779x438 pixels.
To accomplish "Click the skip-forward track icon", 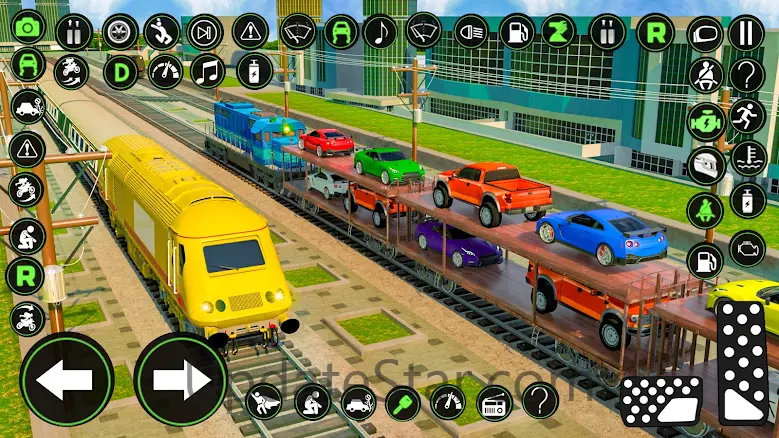I will (x=205, y=32).
